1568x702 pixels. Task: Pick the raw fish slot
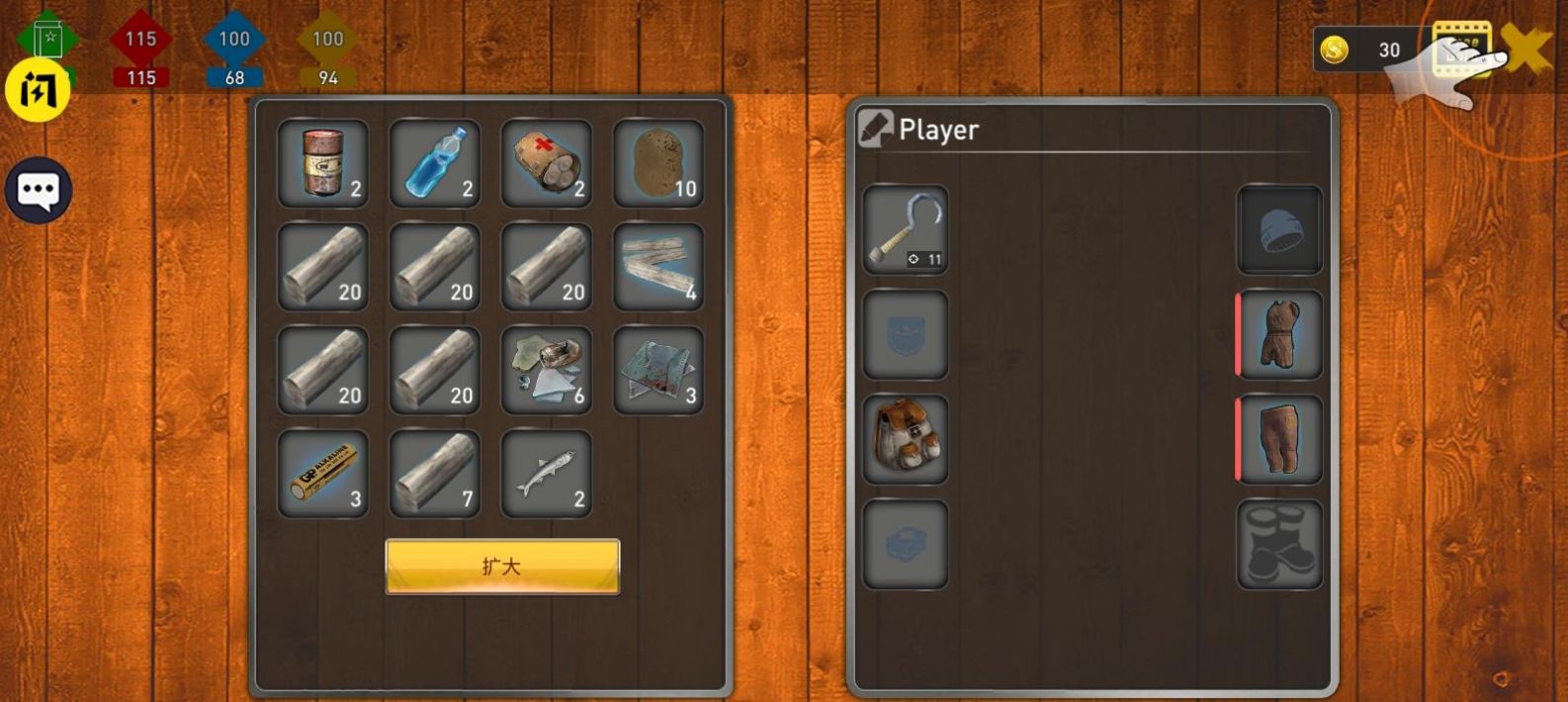coord(547,474)
